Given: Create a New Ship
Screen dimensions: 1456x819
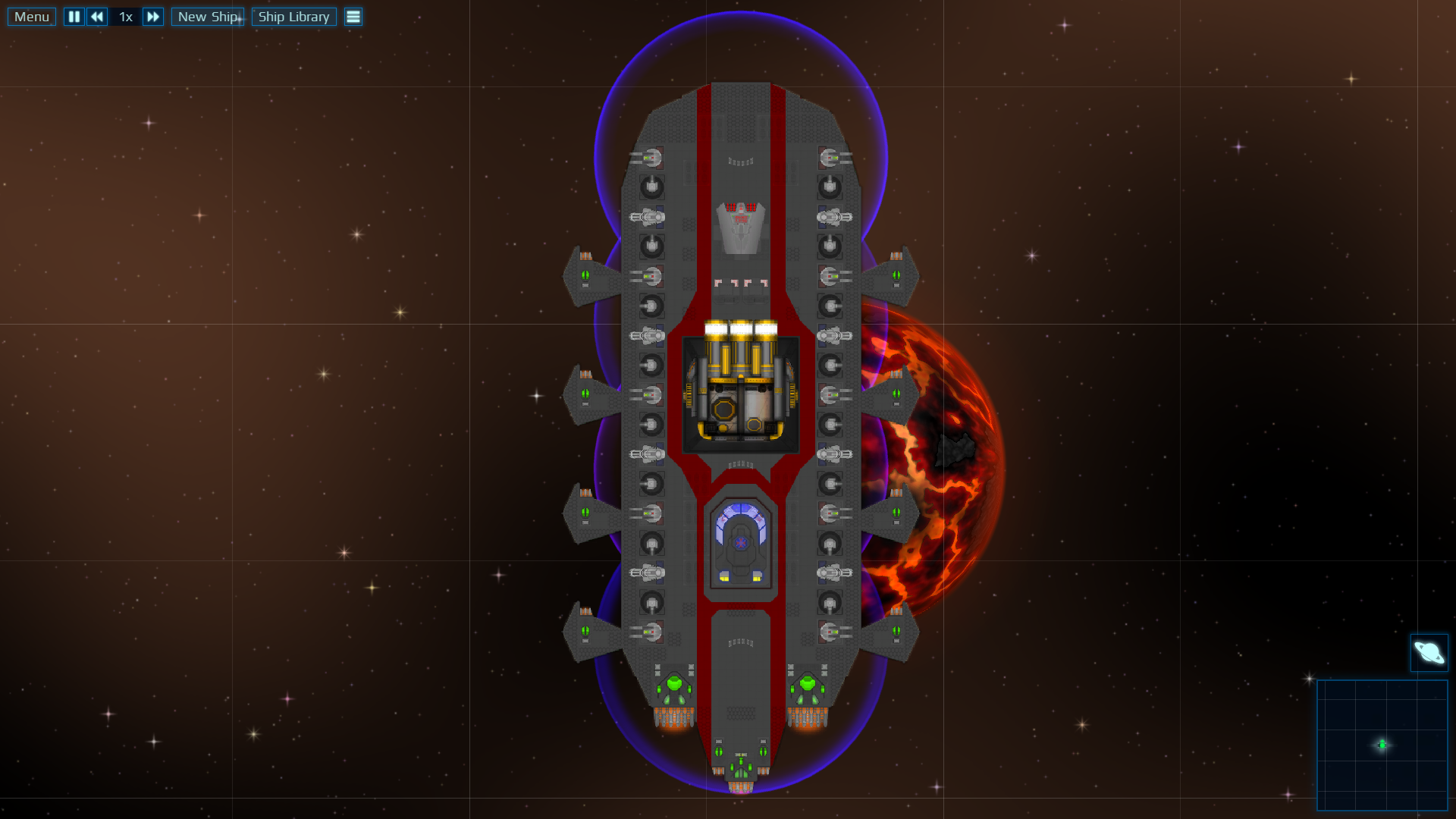Looking at the screenshot, I should click(208, 17).
